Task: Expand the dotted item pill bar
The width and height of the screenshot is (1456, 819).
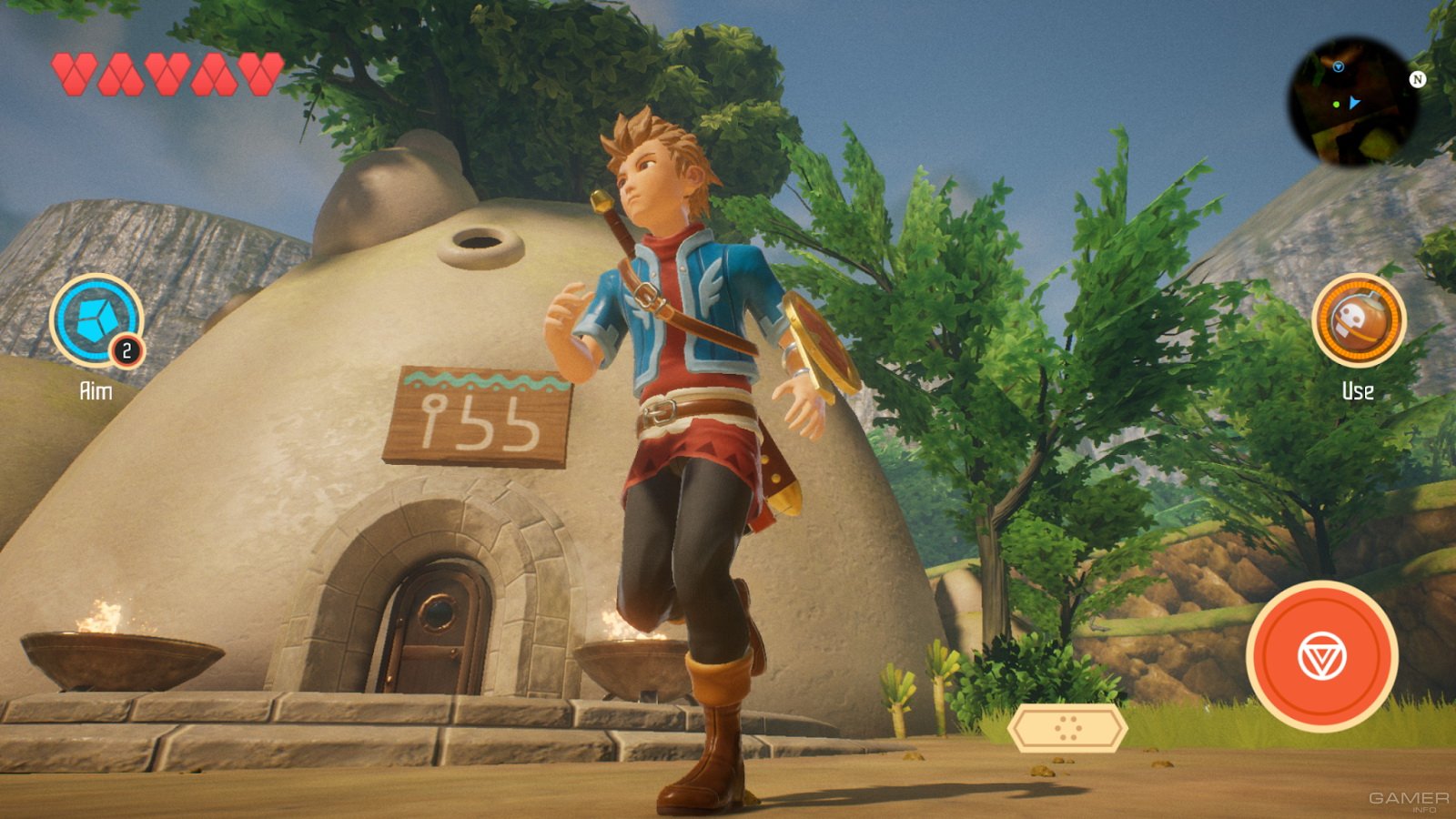Action: (x=1069, y=728)
